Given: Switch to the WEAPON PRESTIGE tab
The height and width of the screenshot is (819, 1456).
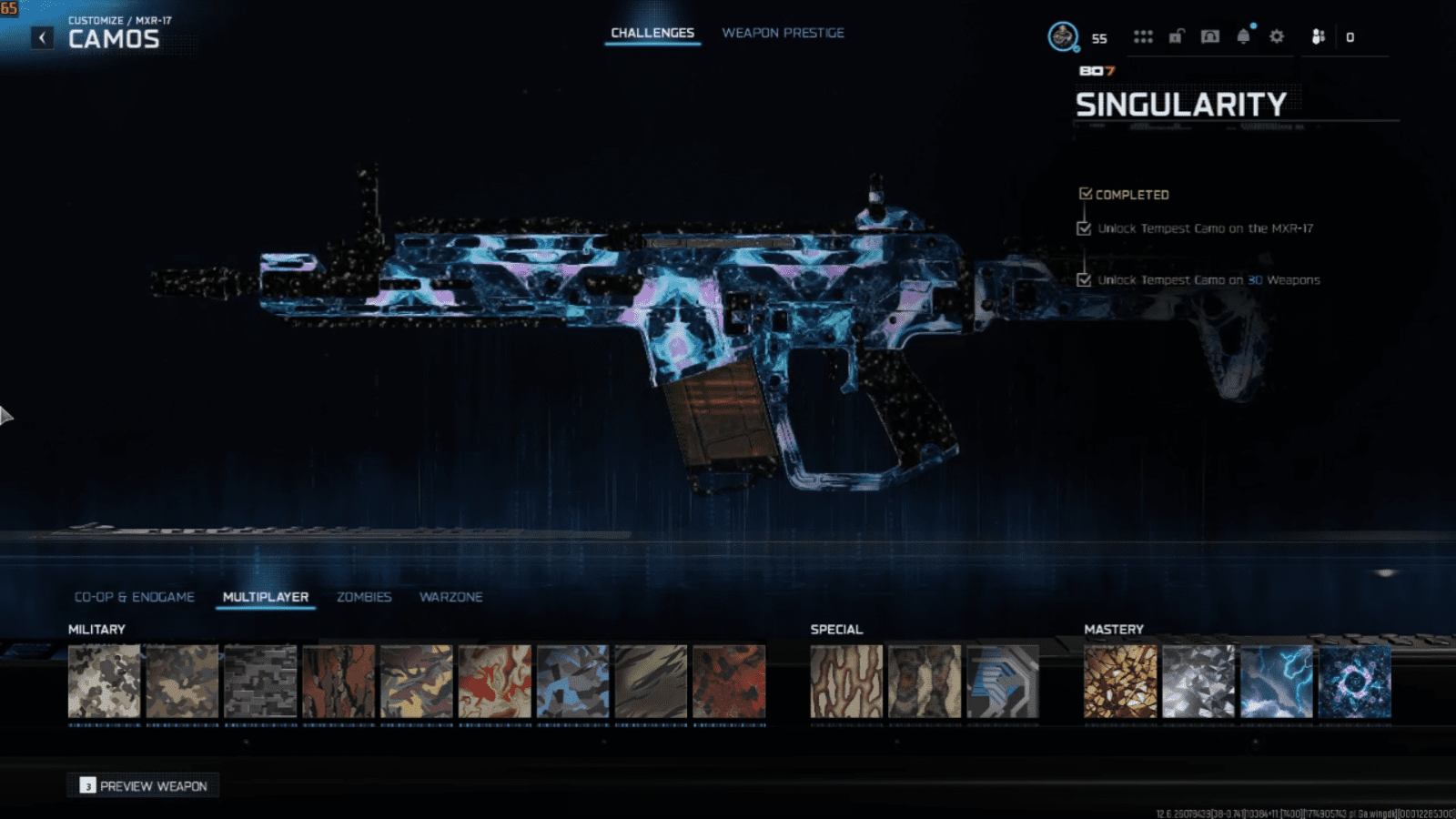Looking at the screenshot, I should click(x=784, y=32).
